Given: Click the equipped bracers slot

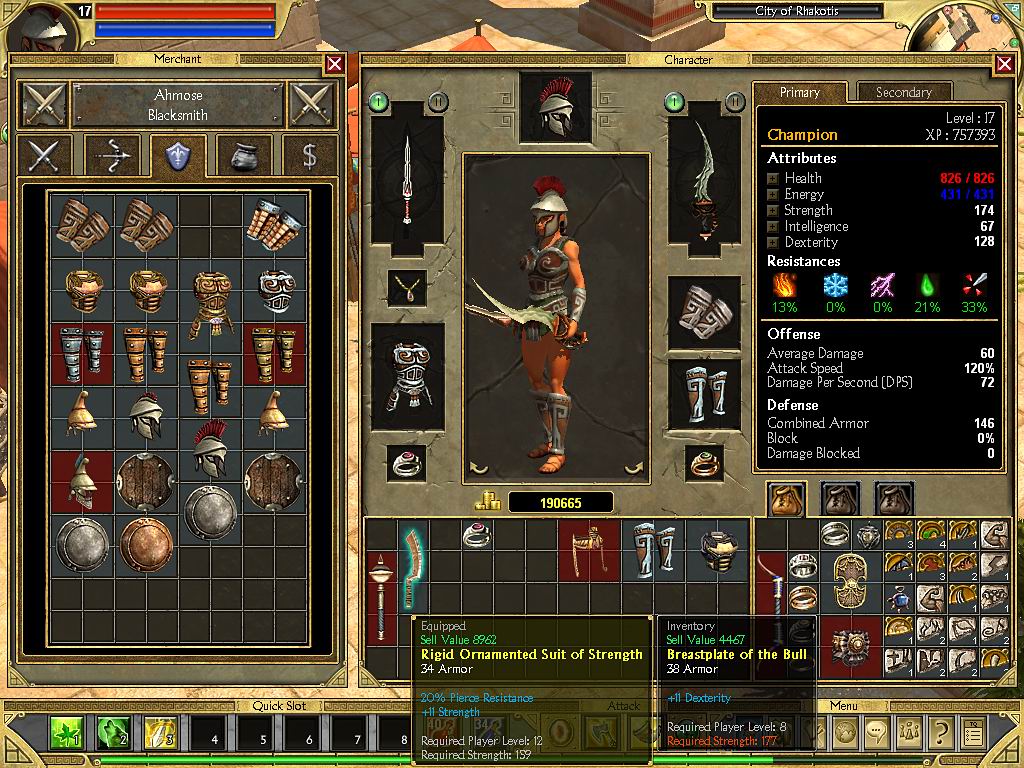Looking at the screenshot, I should click(x=704, y=315).
